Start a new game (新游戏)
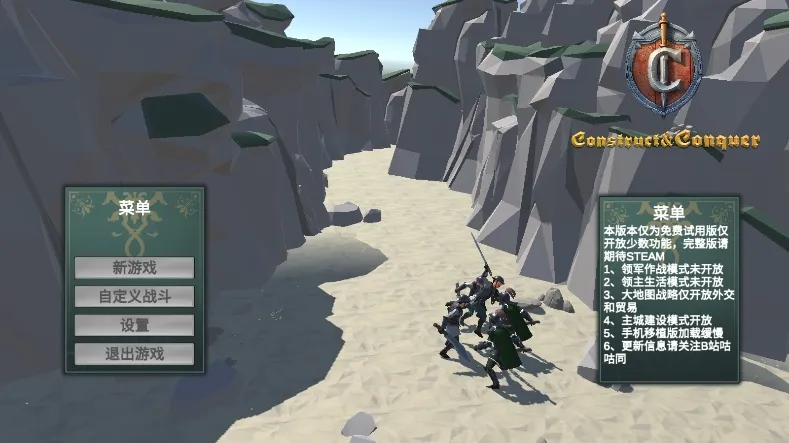The image size is (789, 443). point(134,268)
